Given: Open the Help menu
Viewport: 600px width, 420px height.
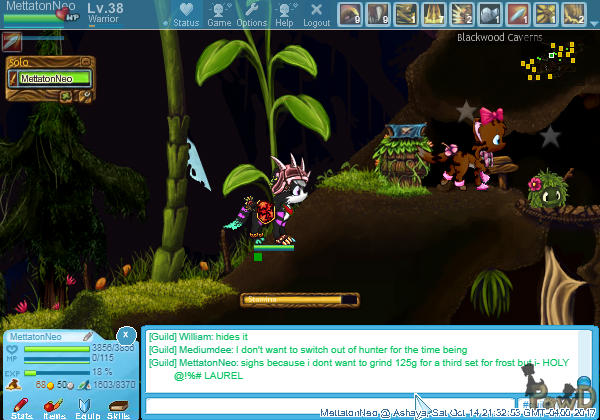Looking at the screenshot, I should (x=285, y=14).
